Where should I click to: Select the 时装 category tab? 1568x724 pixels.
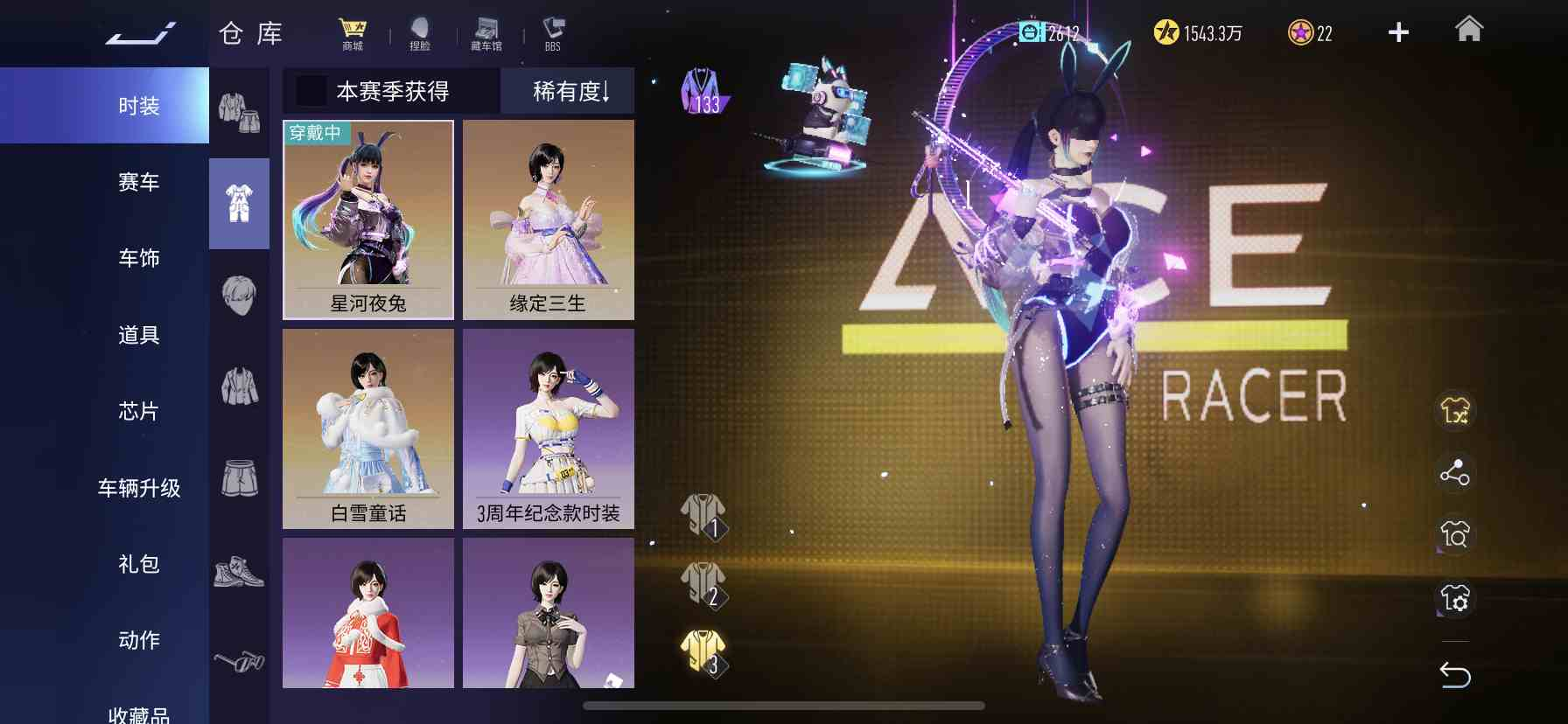(138, 106)
